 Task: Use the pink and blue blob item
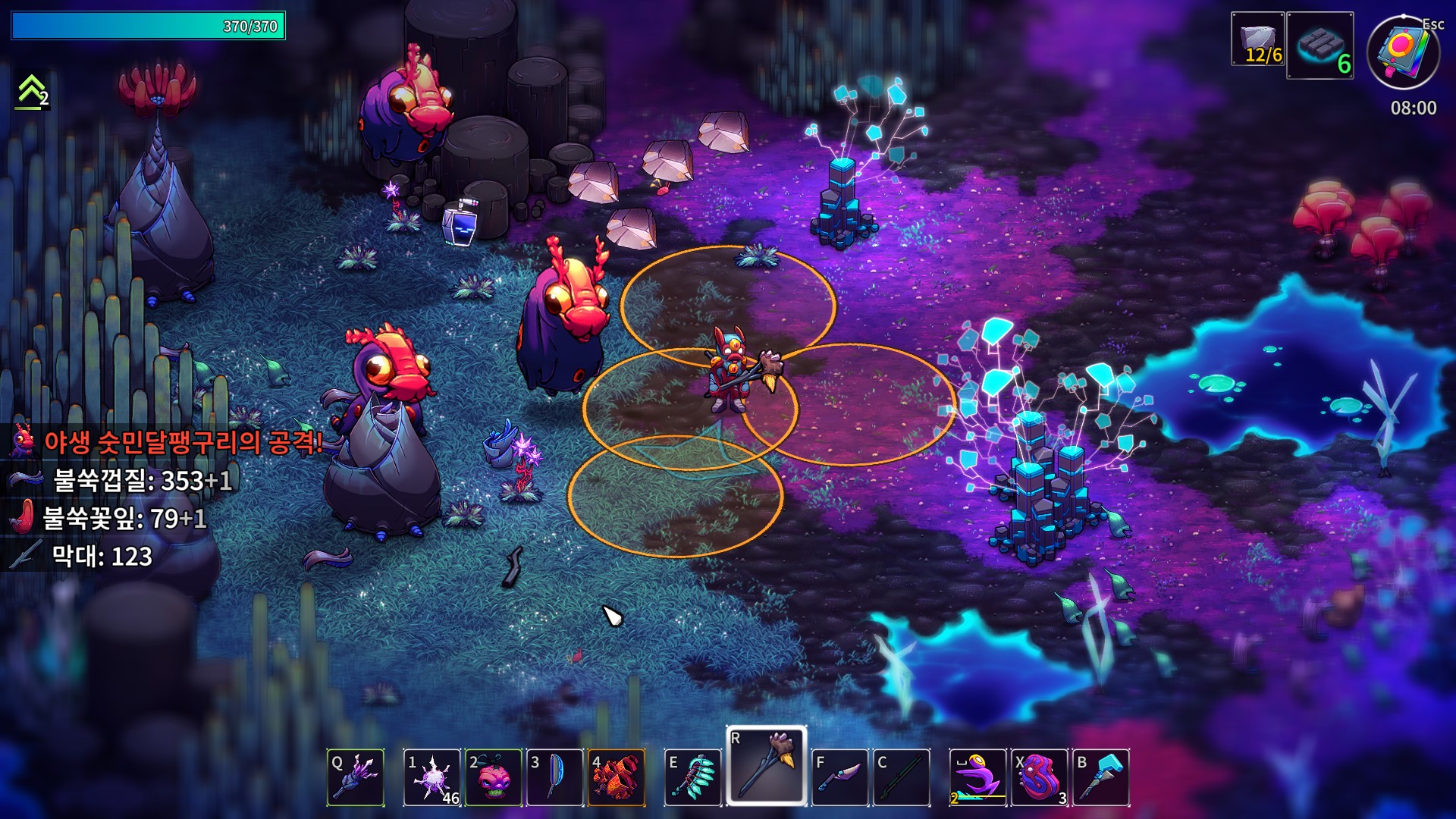coord(1040,777)
